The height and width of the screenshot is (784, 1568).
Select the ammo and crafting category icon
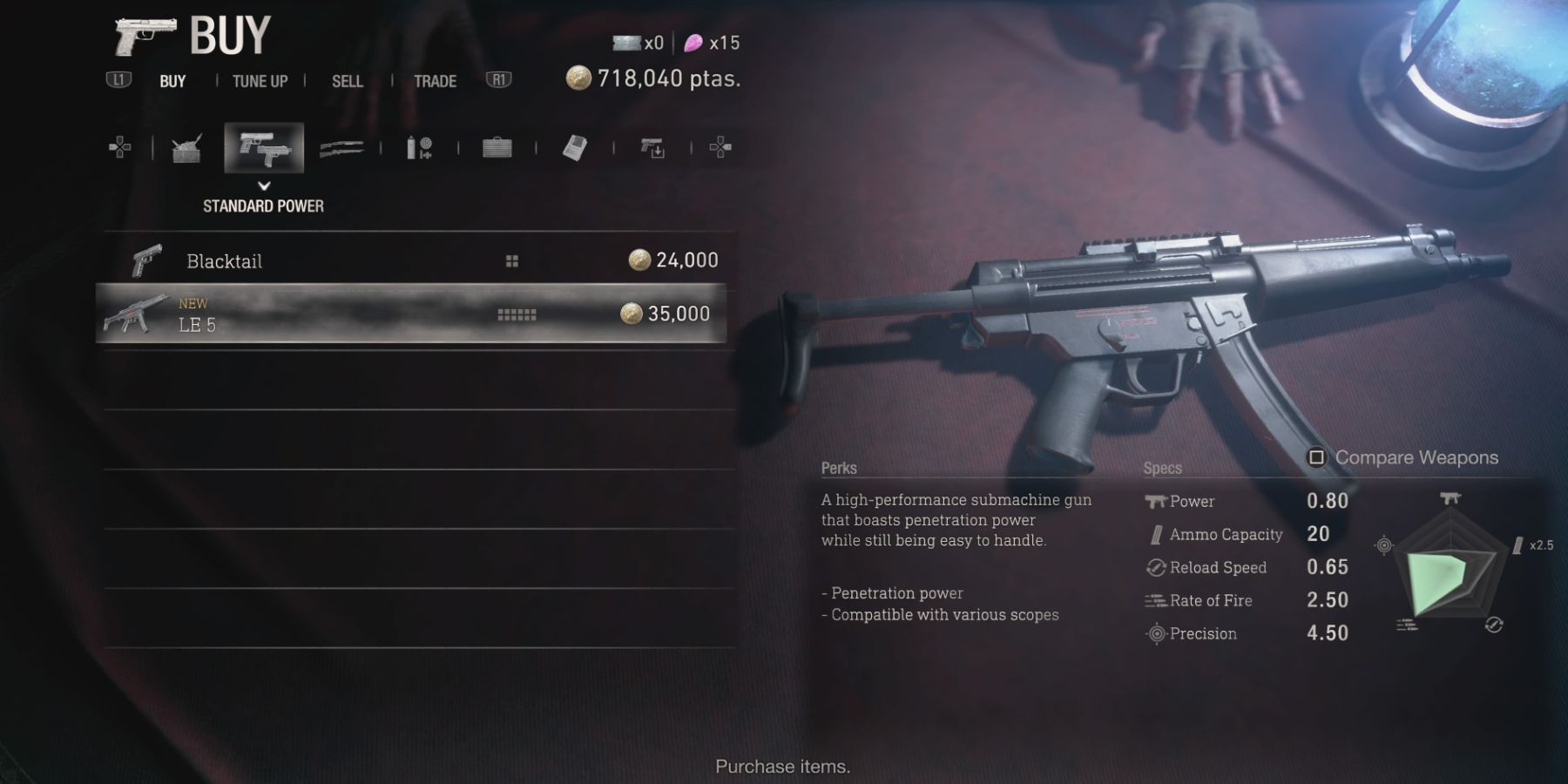(417, 148)
